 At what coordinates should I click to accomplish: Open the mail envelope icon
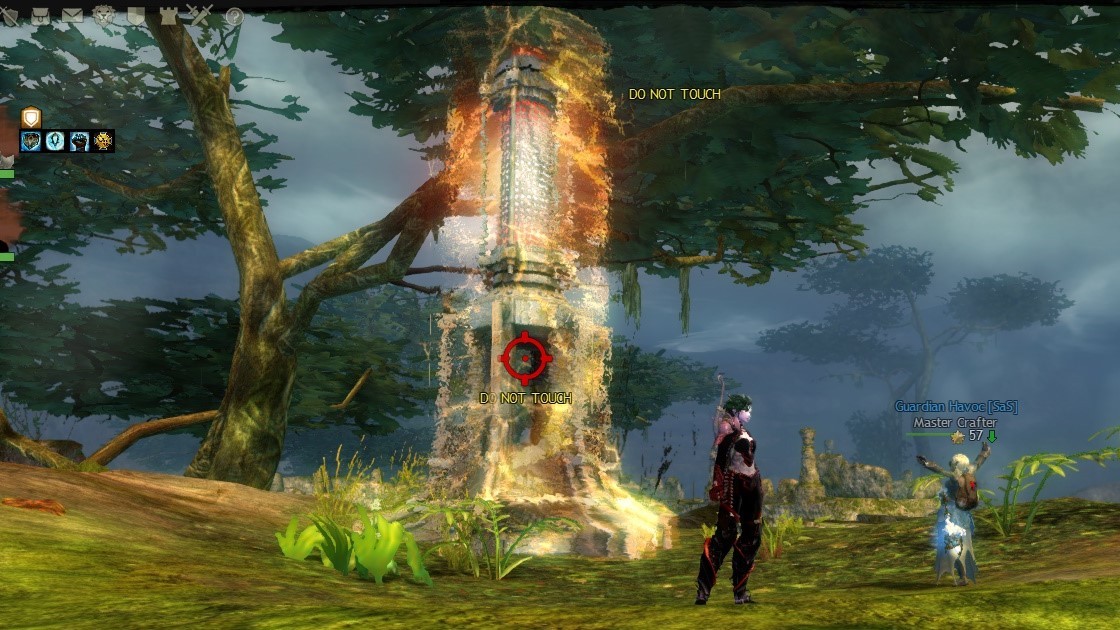72,15
